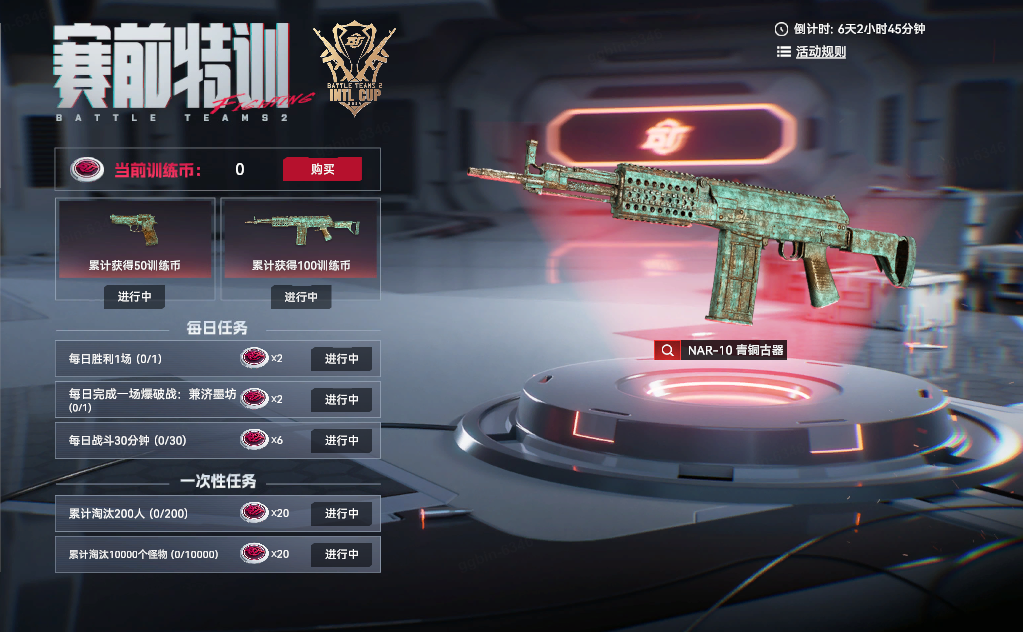Open the 活动规则 event rules link
The width and height of the screenshot is (1023, 632).
tap(820, 52)
